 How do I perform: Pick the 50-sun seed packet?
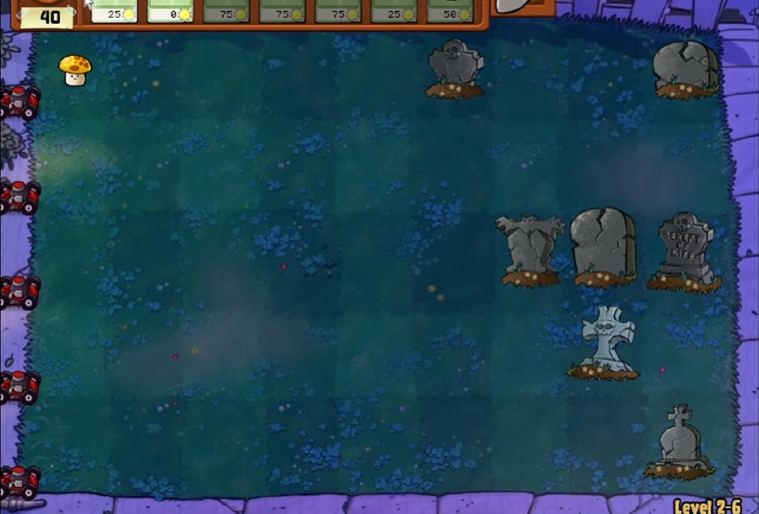451,11
